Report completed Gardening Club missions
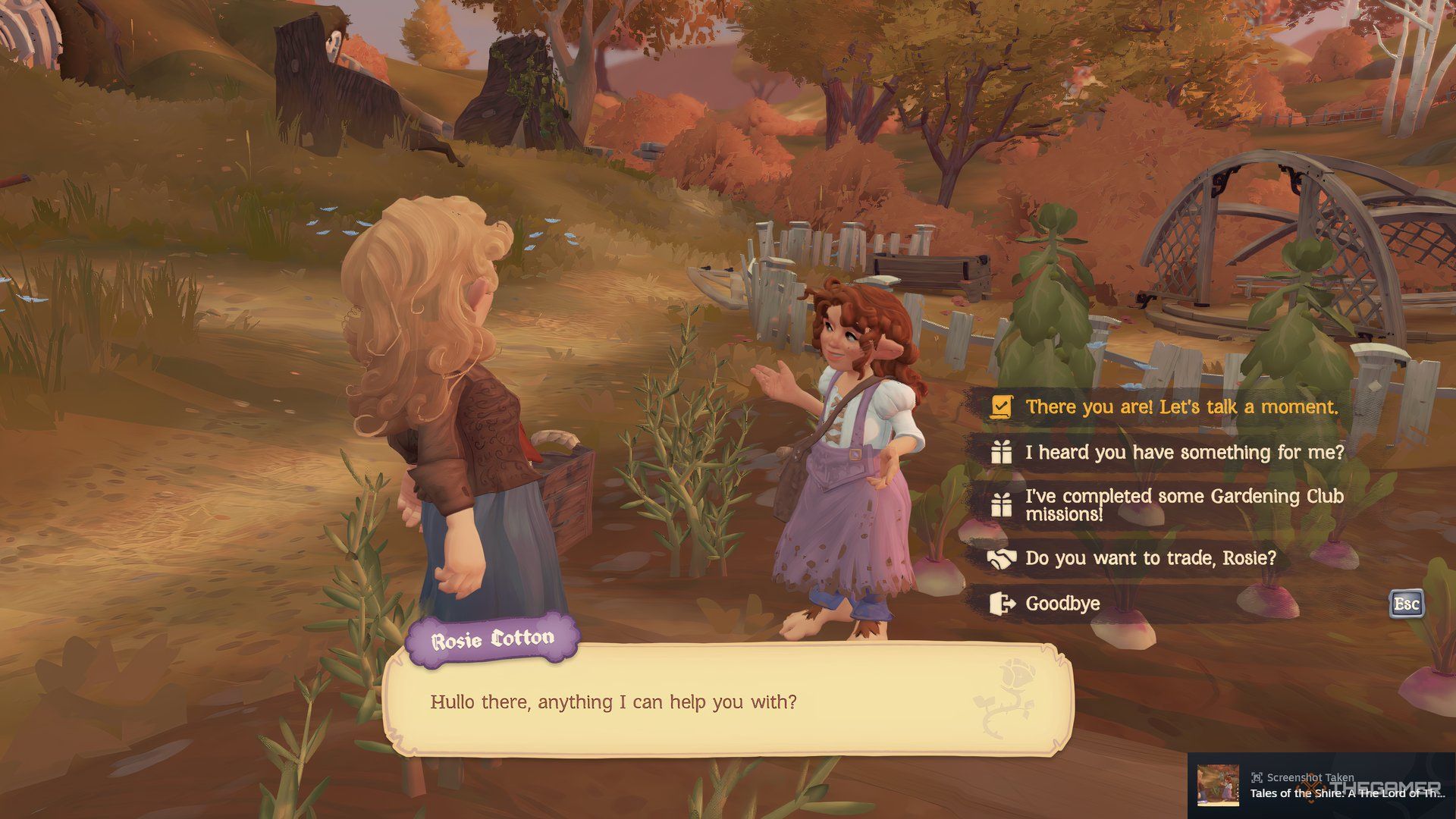 (1184, 505)
